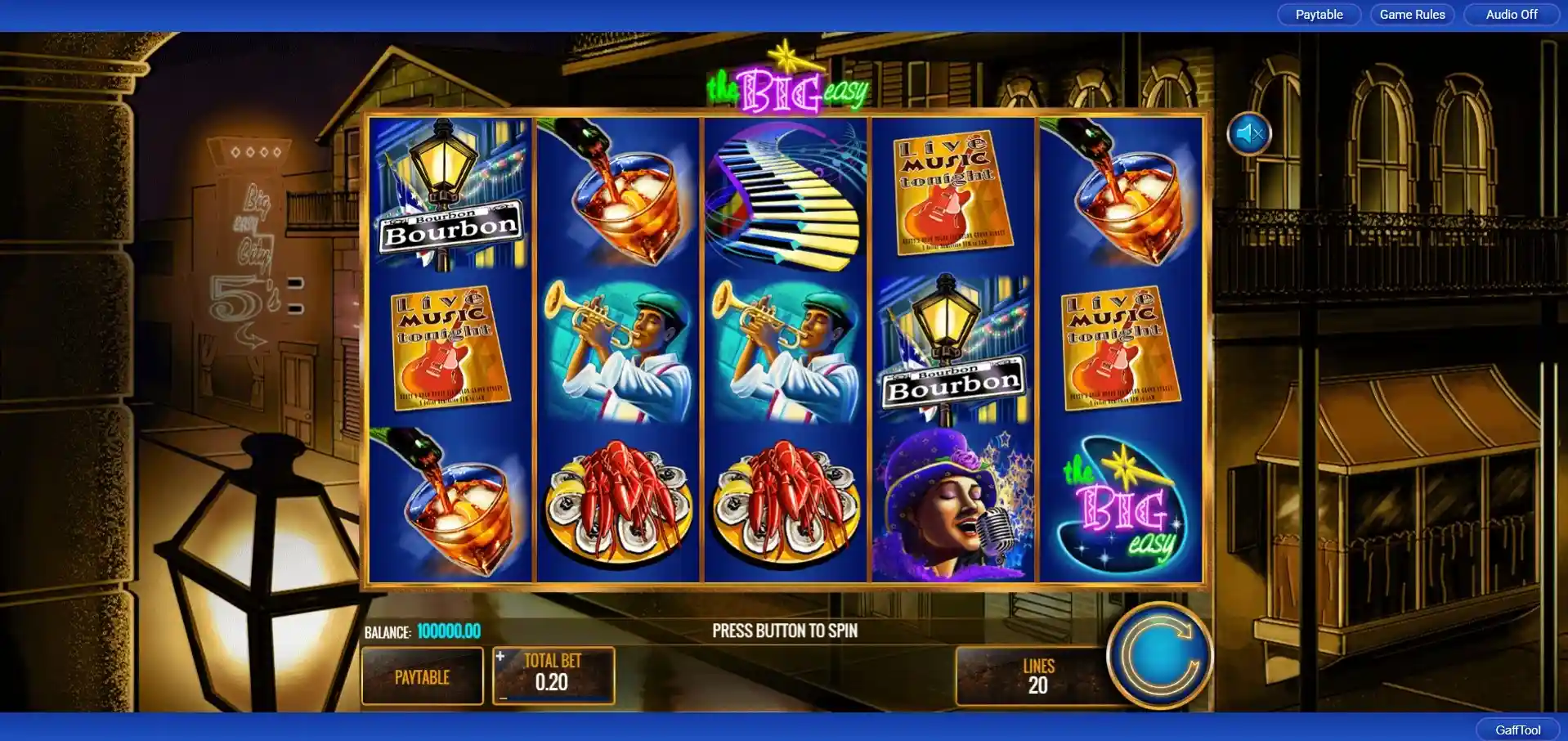The image size is (1568, 741).
Task: Adjust the Total Bet amount
Action: pyautogui.click(x=553, y=675)
